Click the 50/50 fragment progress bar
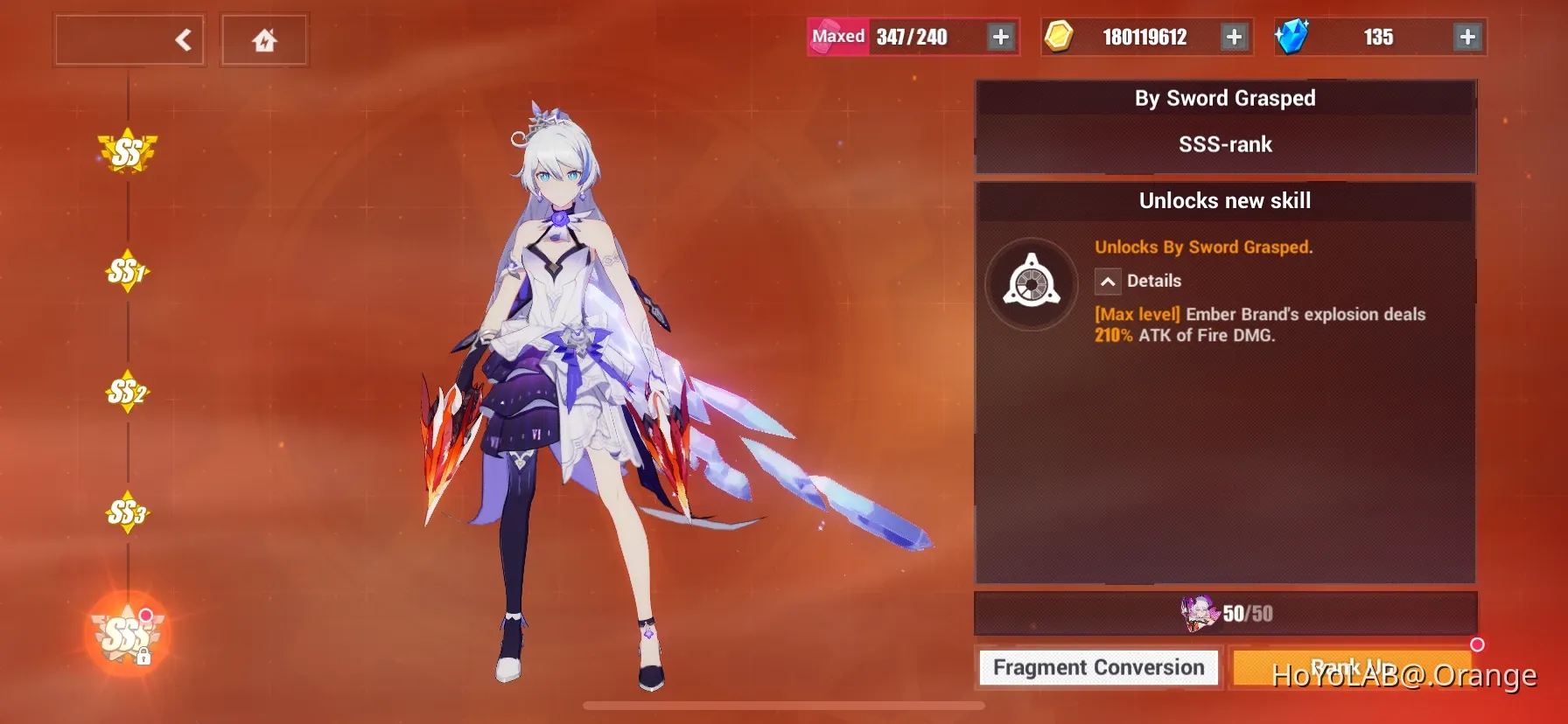This screenshot has width=1568, height=724. [1225, 613]
